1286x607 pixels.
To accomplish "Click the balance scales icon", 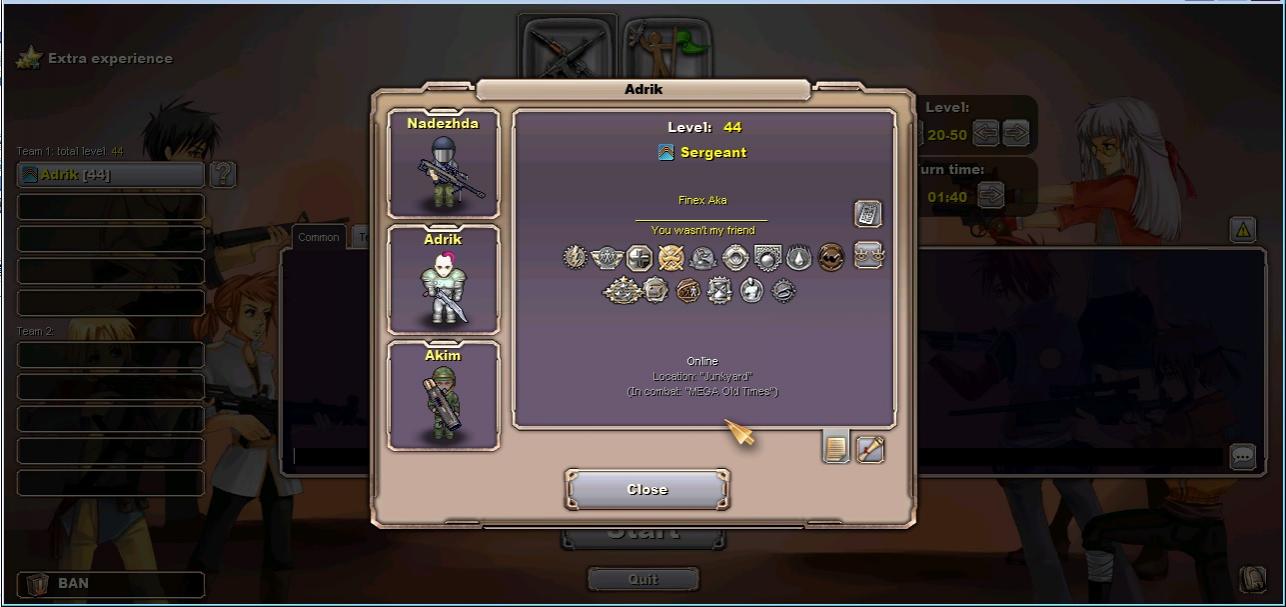I will pyautogui.click(x=868, y=255).
